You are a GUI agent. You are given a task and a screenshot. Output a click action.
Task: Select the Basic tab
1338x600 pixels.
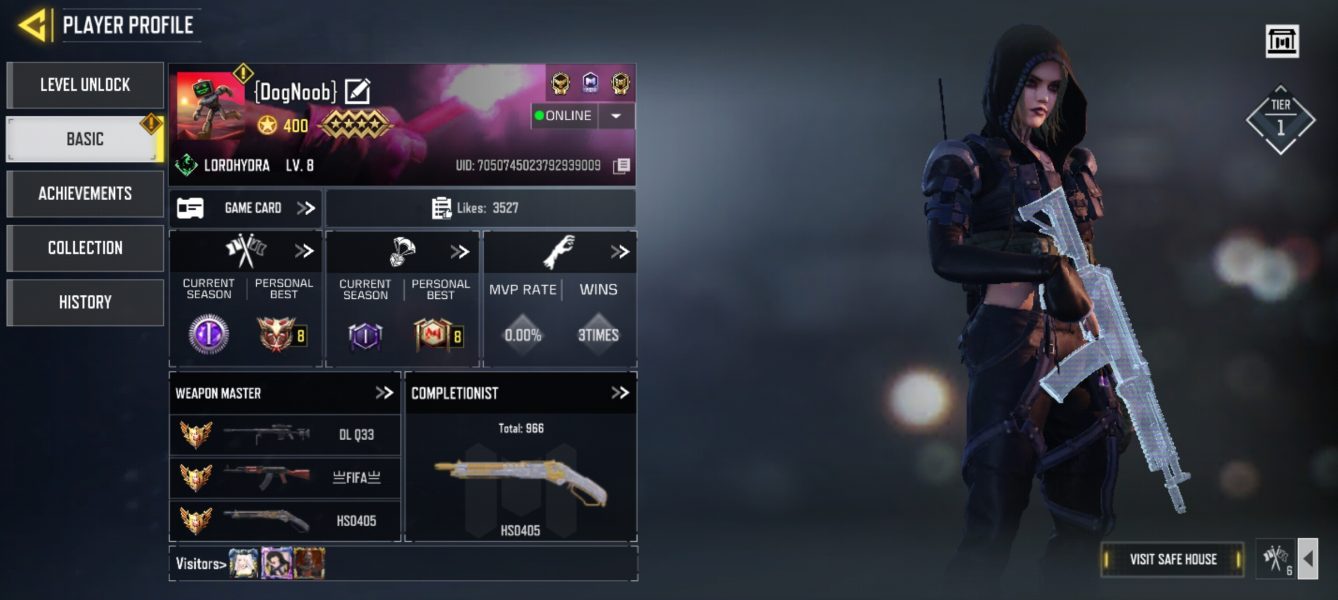[85, 139]
